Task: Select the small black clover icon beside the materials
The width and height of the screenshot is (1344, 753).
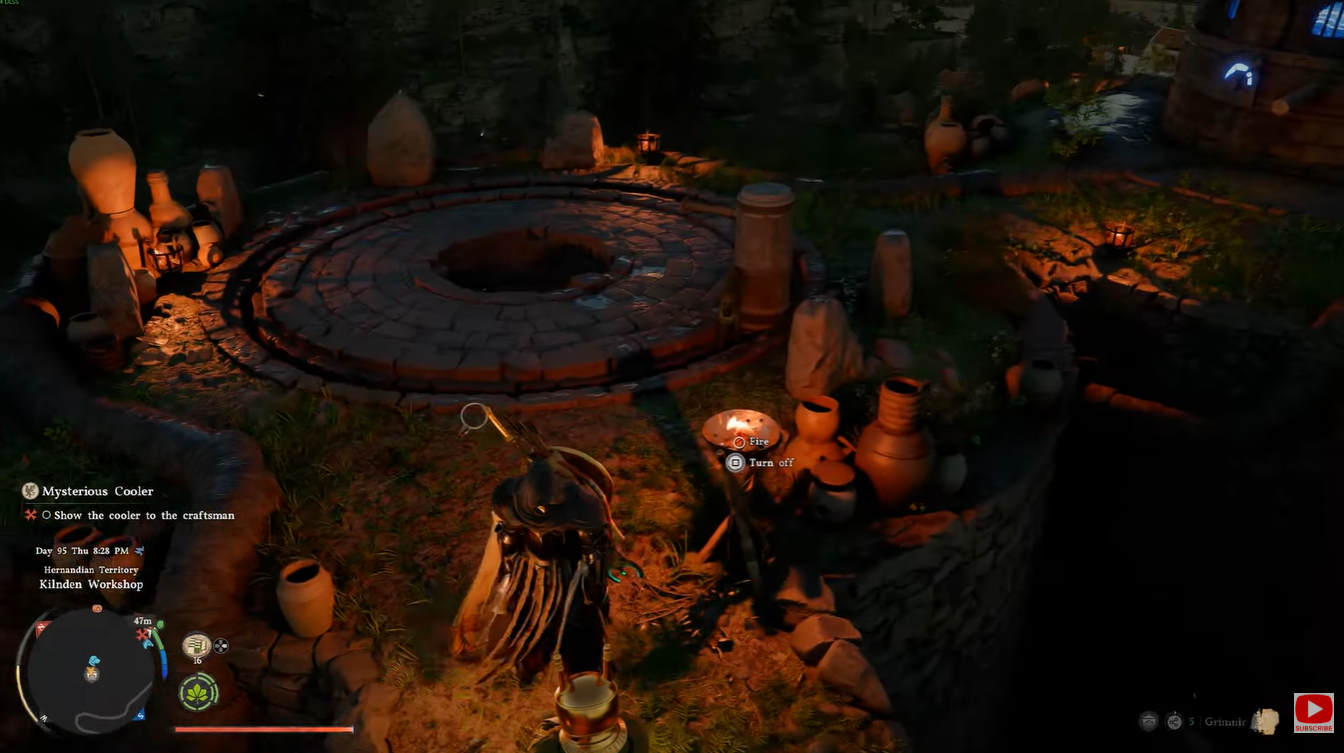Action: click(x=220, y=645)
